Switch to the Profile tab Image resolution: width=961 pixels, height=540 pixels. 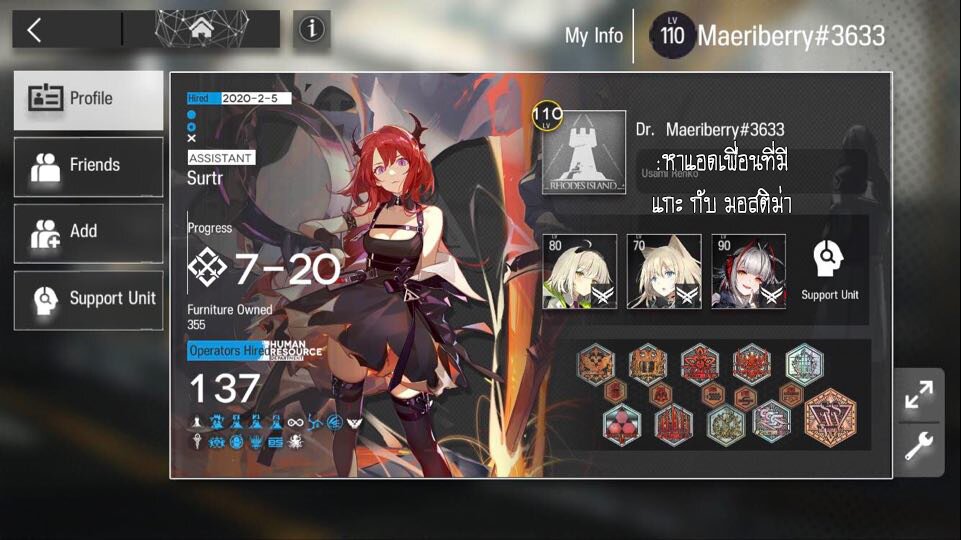point(88,99)
